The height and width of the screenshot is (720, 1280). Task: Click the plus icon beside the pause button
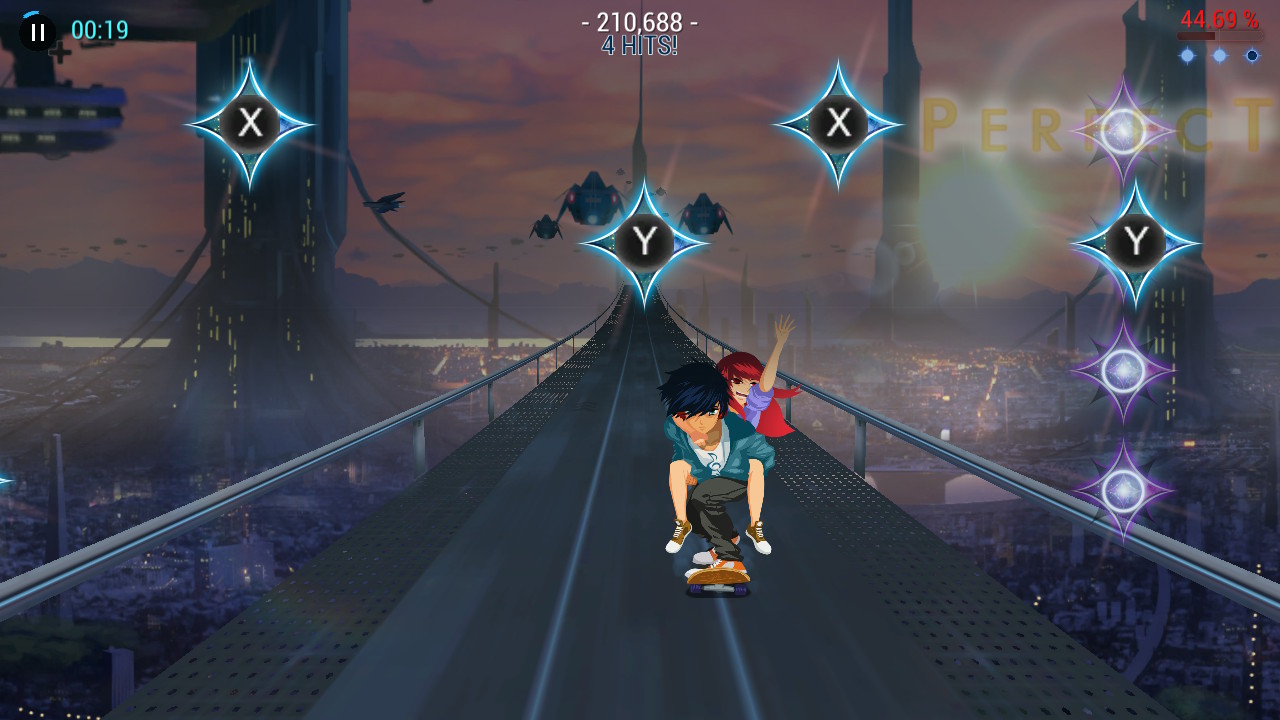(58, 50)
